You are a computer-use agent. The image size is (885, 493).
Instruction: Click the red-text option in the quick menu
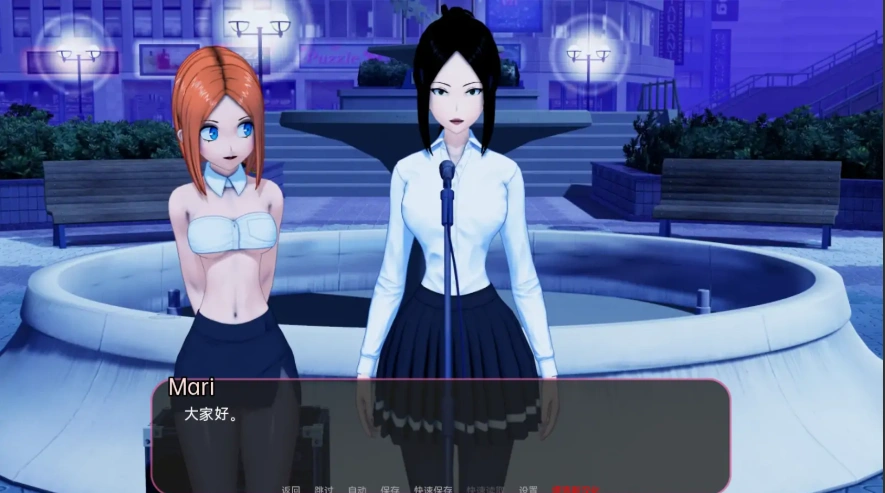[x=576, y=489]
